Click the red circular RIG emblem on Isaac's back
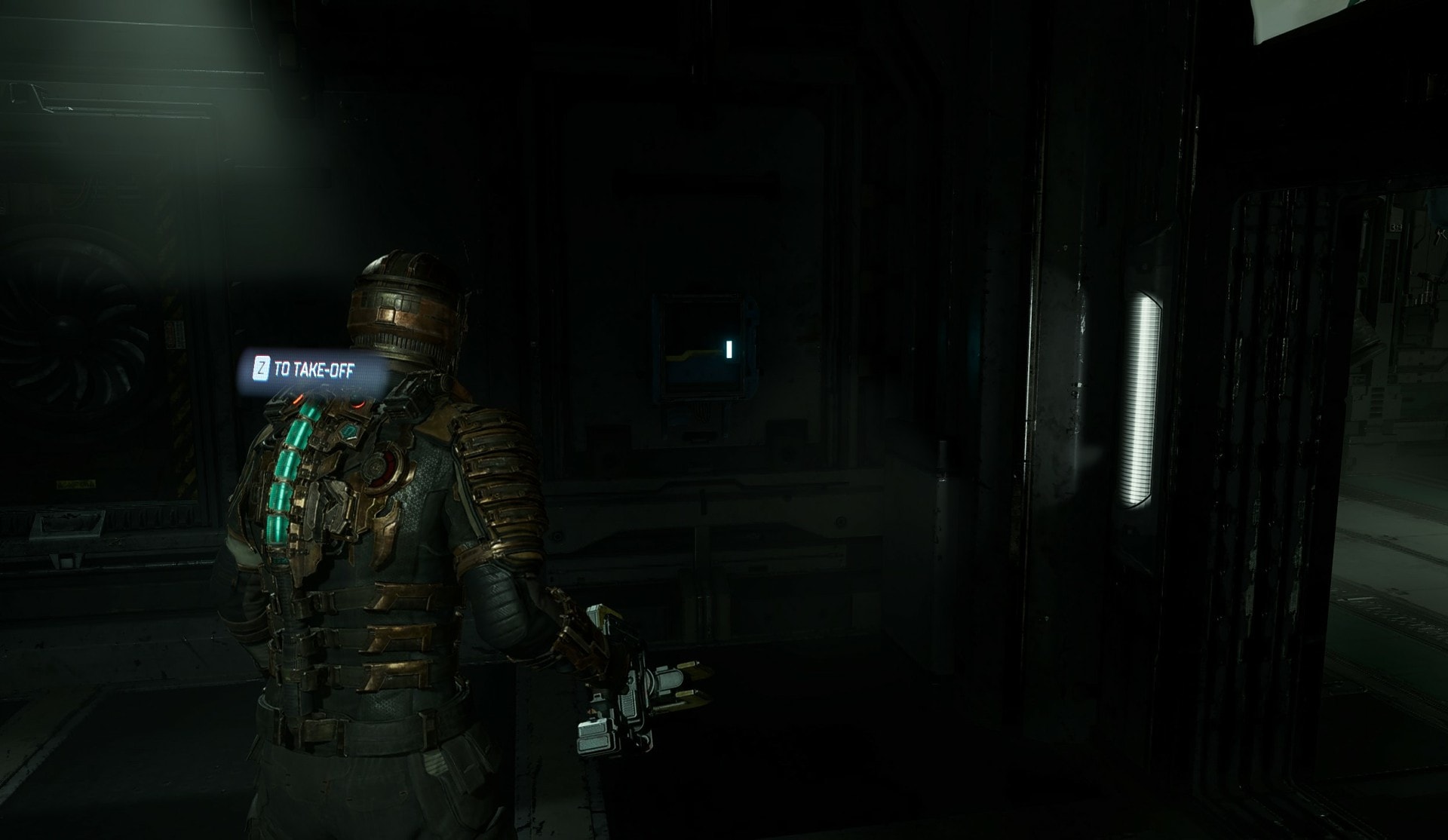1448x840 pixels. (380, 466)
